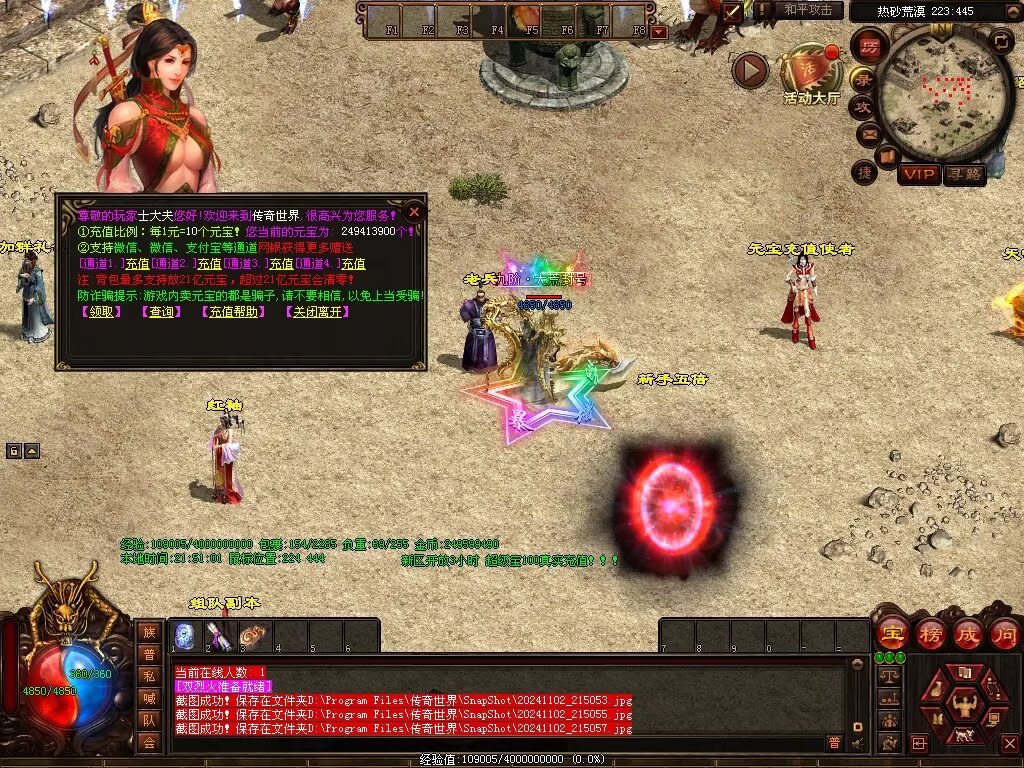Toggle the chat sound speaker icon
The width and height of the screenshot is (1024, 768).
click(857, 743)
